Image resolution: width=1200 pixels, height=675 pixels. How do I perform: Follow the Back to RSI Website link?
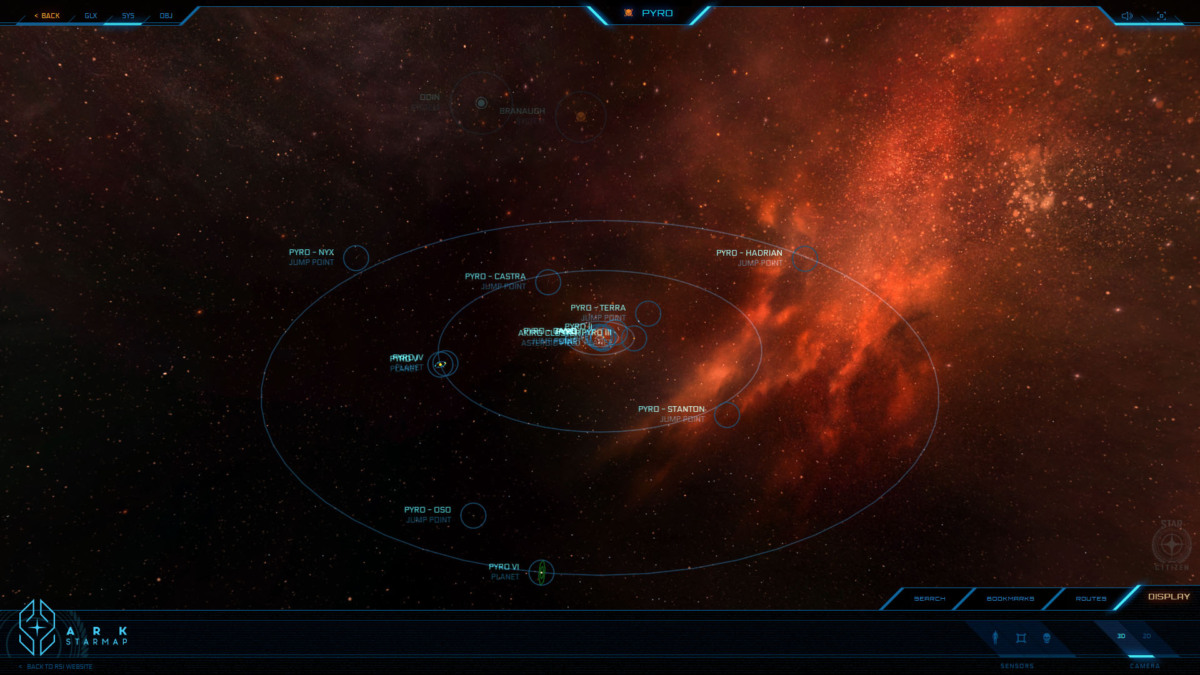58,666
